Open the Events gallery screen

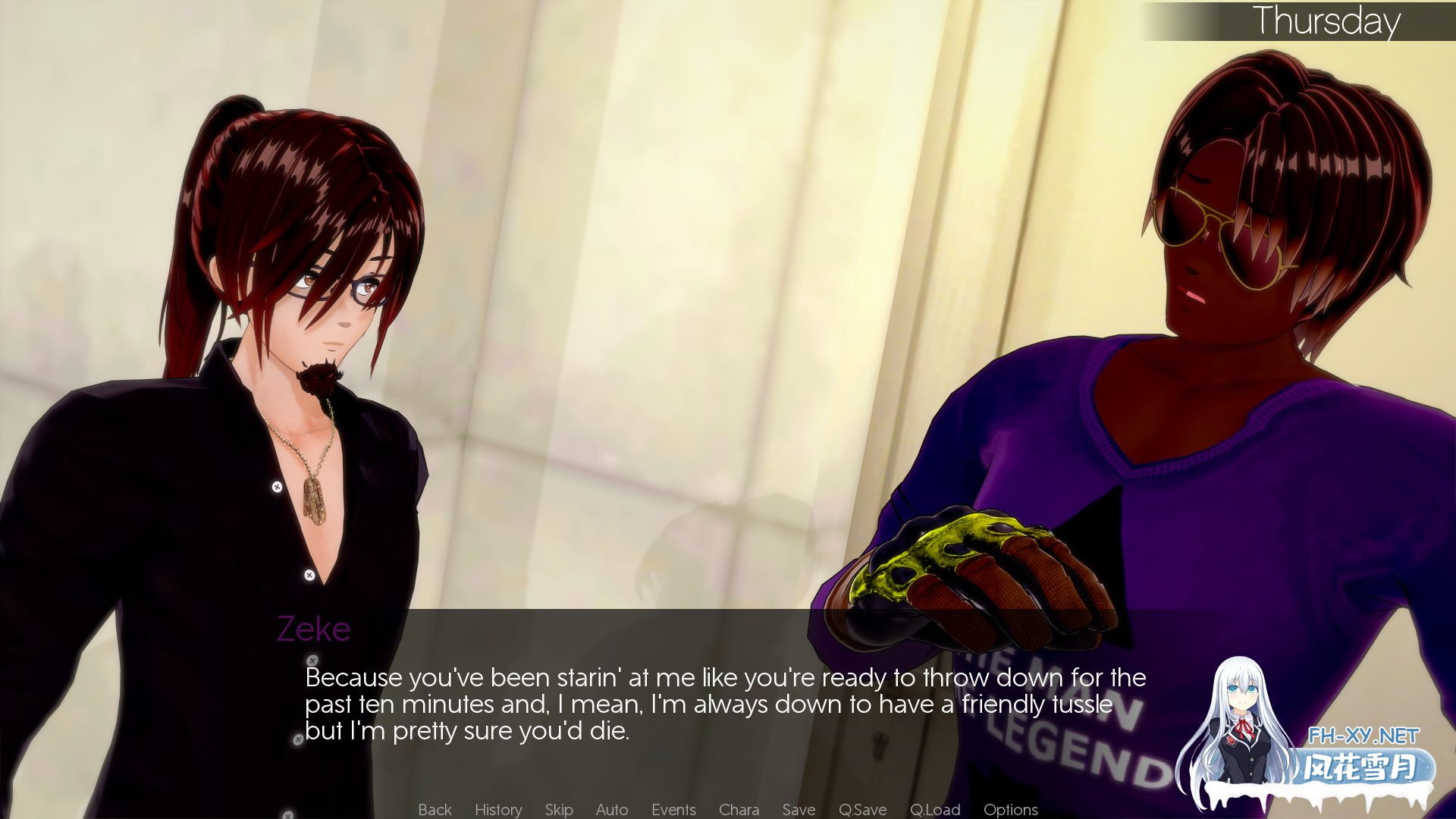point(673,809)
